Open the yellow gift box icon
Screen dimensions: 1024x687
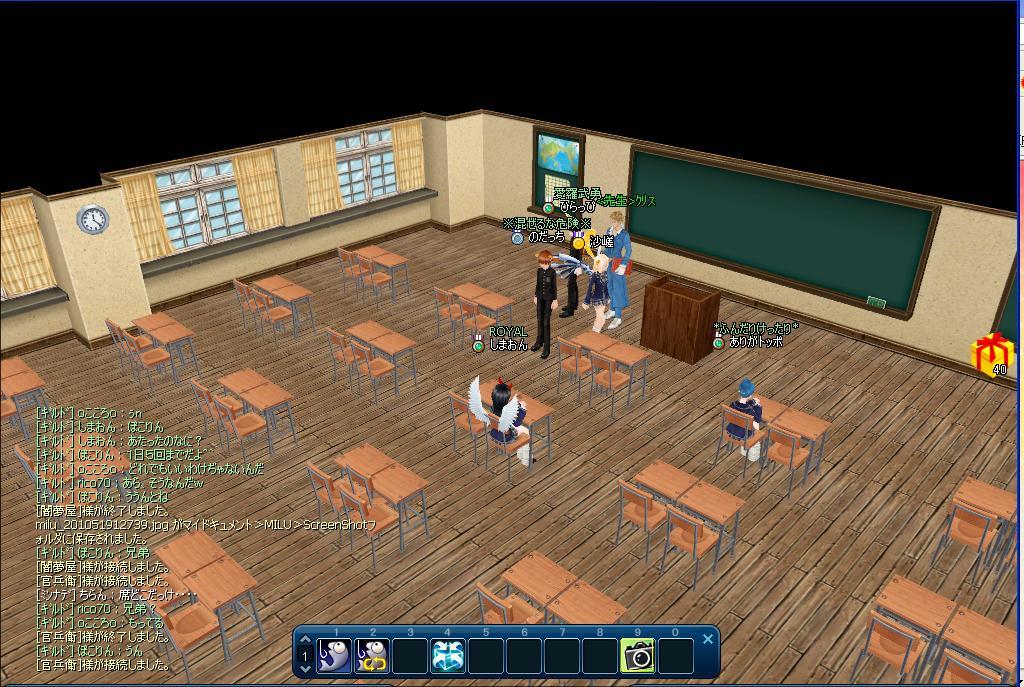click(x=992, y=352)
